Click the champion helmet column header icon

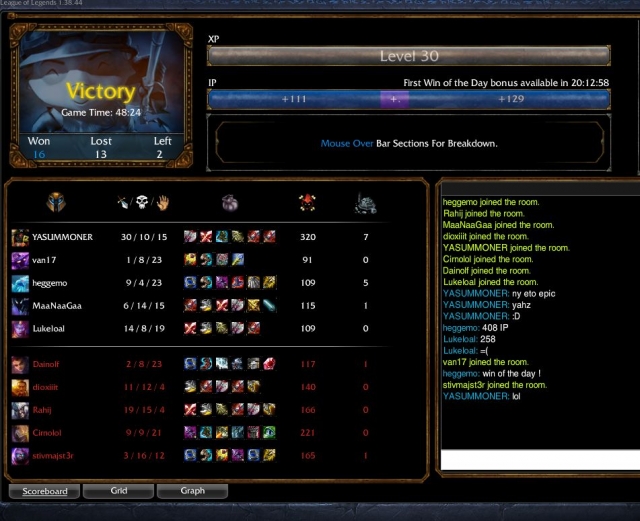pos(55,203)
